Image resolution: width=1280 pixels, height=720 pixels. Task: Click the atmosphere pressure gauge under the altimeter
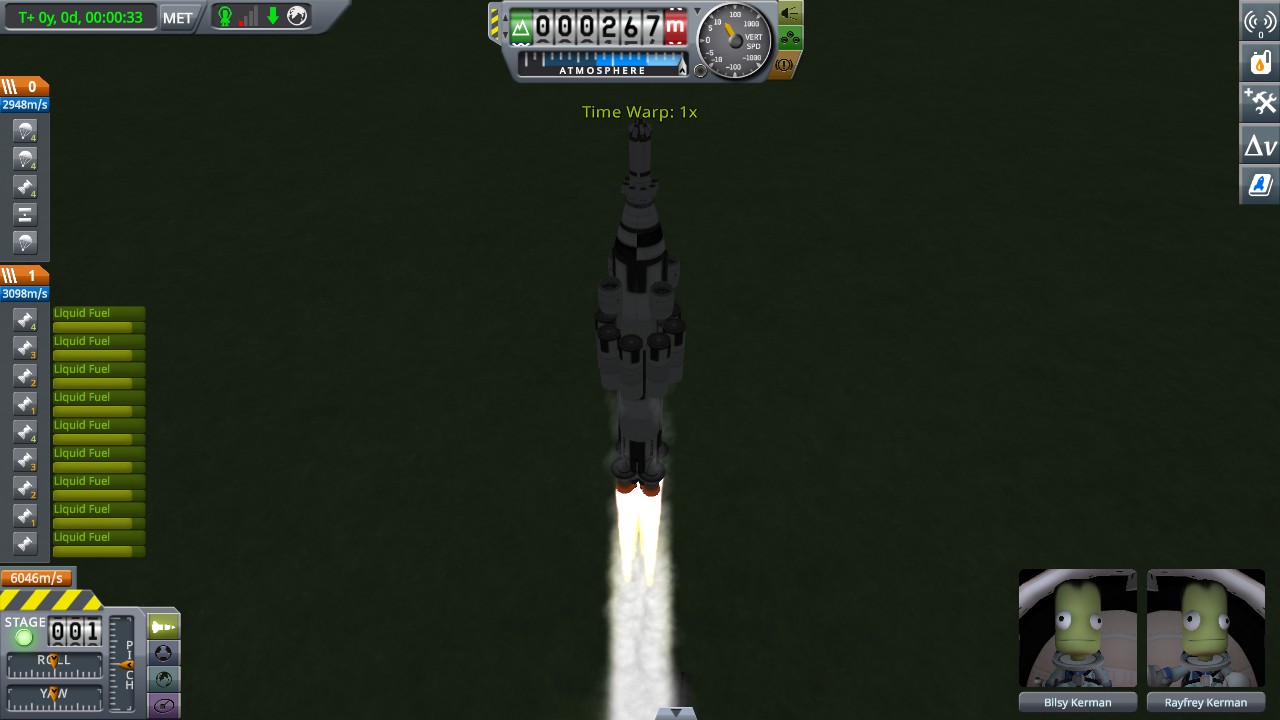600,70
